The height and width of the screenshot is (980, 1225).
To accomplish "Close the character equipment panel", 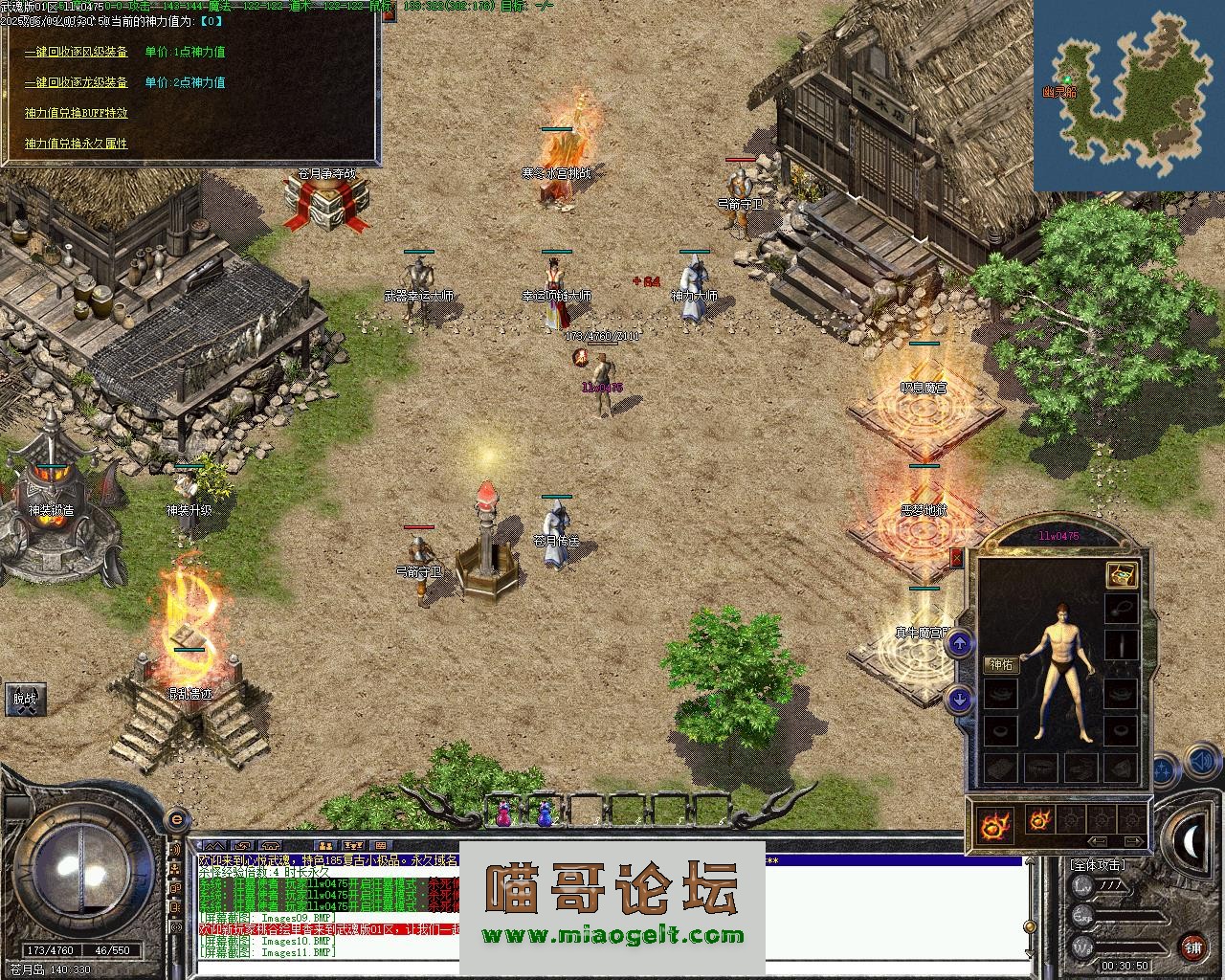I will pyautogui.click(x=956, y=557).
